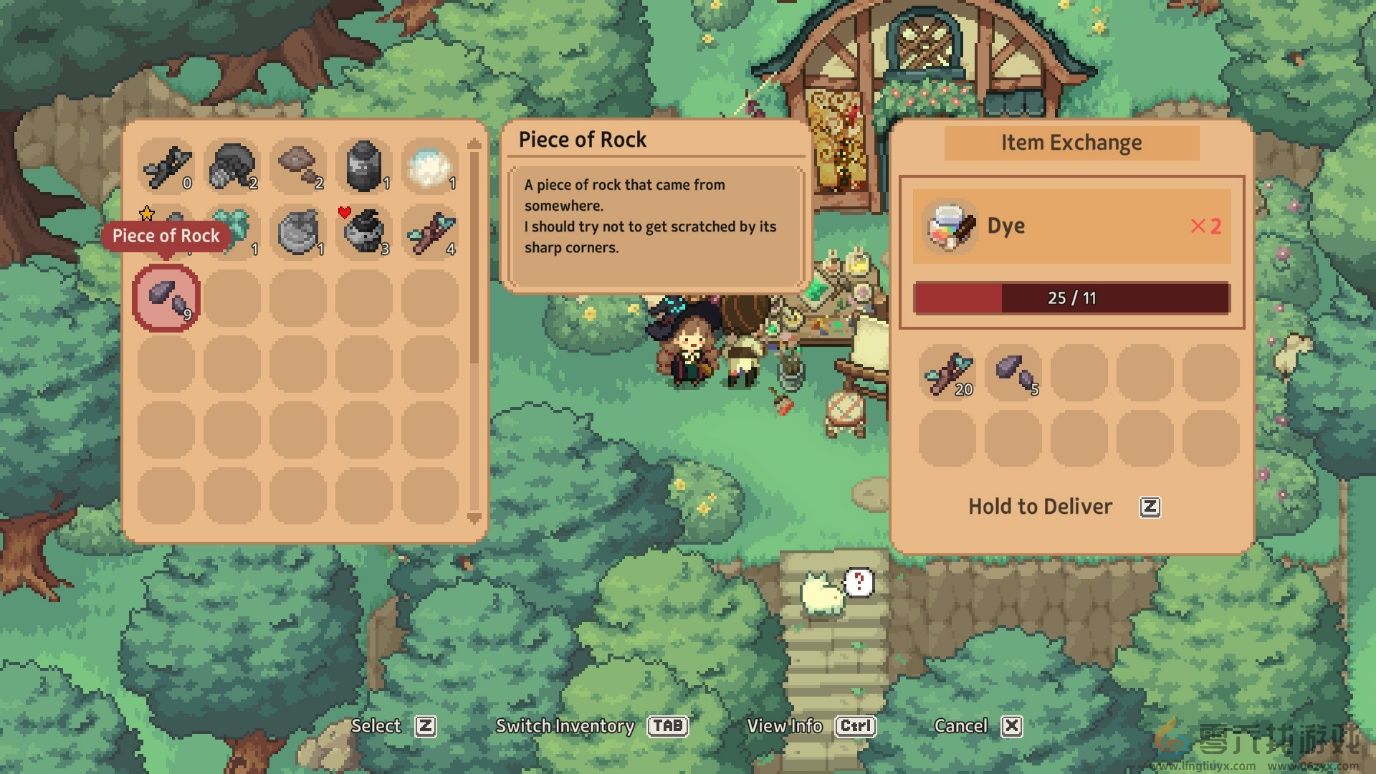Pick the dark twig with zero count
1376x774 pixels.
click(166, 166)
